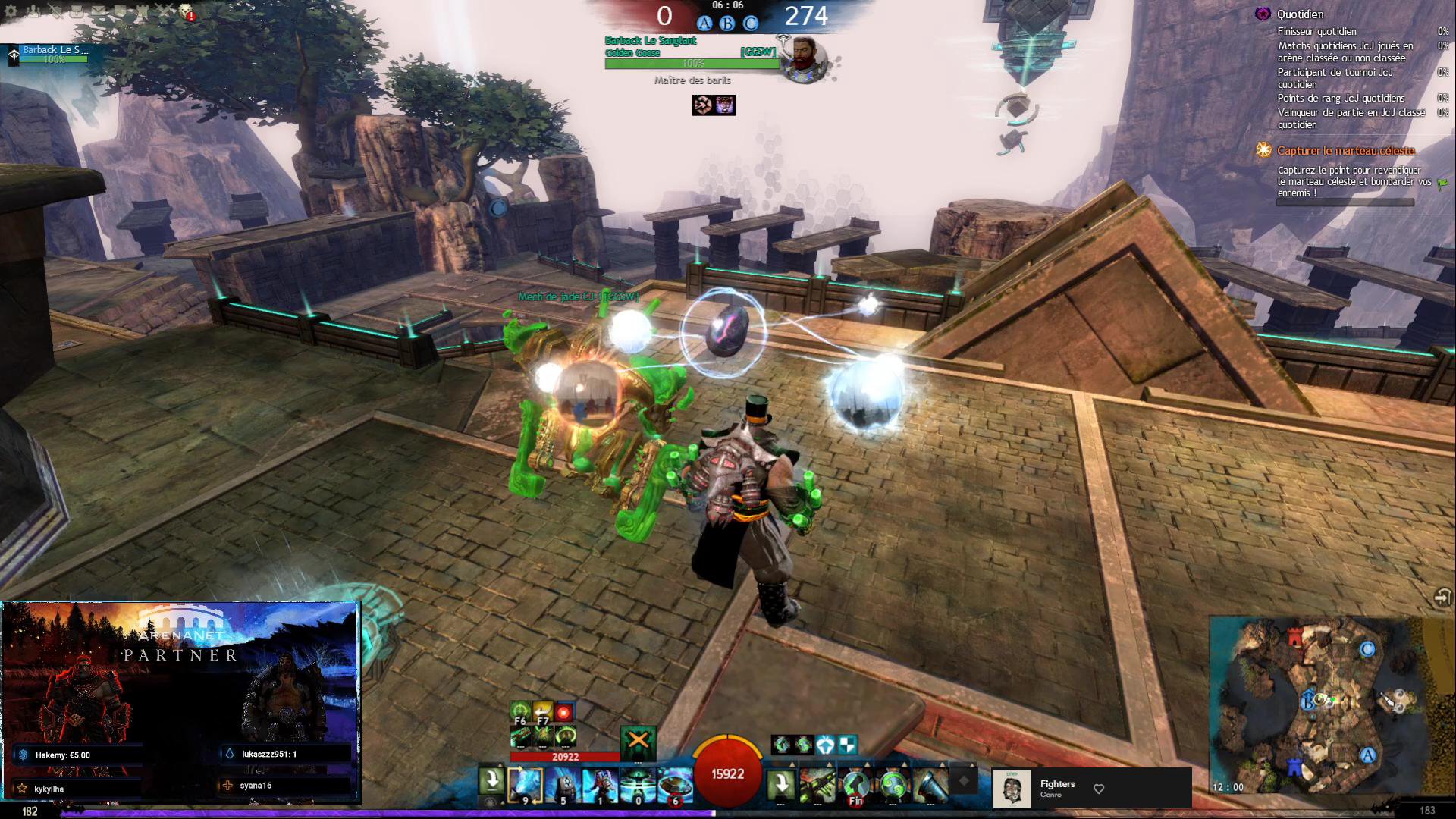This screenshot has height=819, width=1456.
Task: Open the inventory bag icon
Action: (77, 11)
